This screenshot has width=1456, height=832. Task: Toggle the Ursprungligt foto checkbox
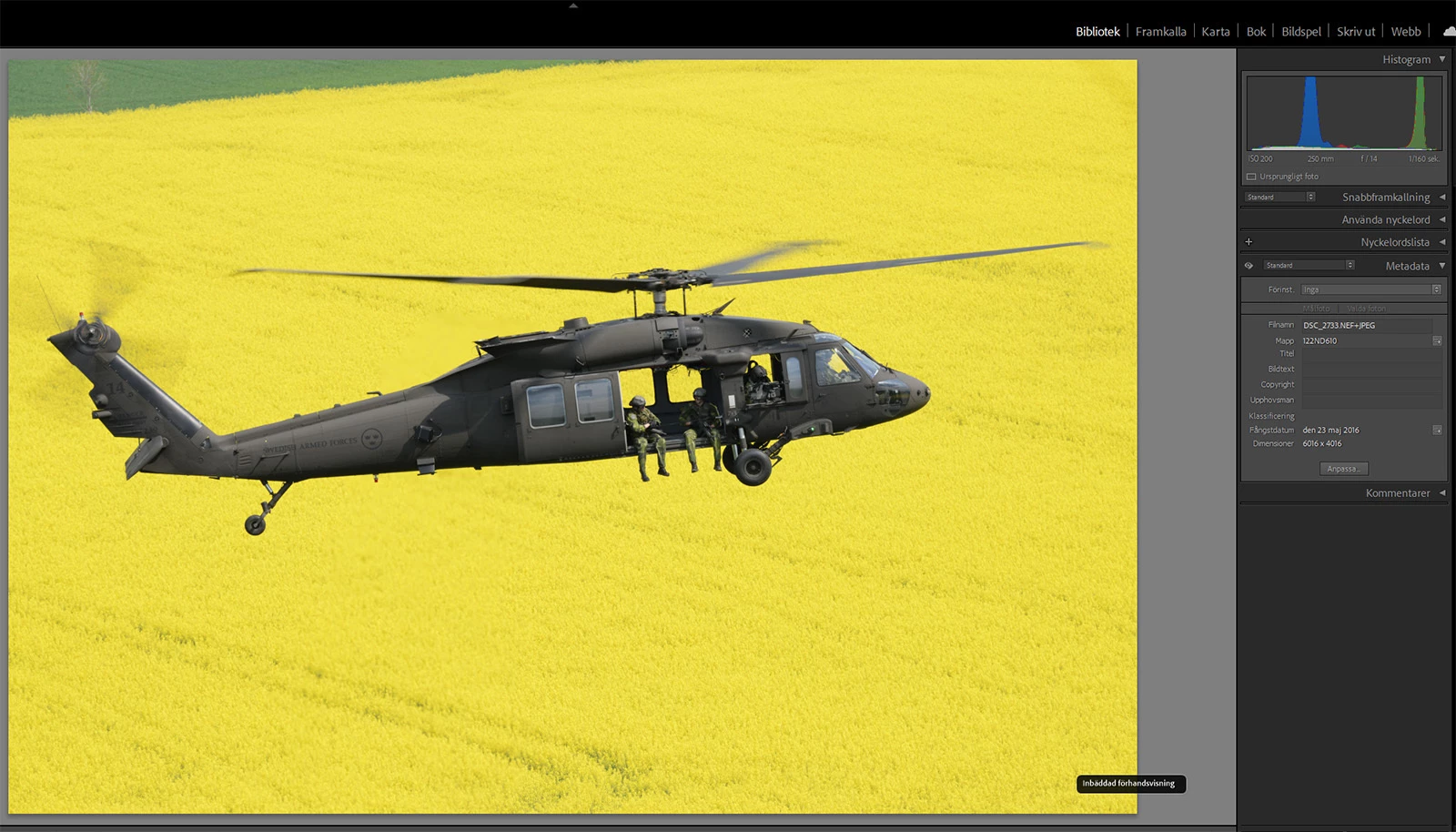pyautogui.click(x=1251, y=177)
